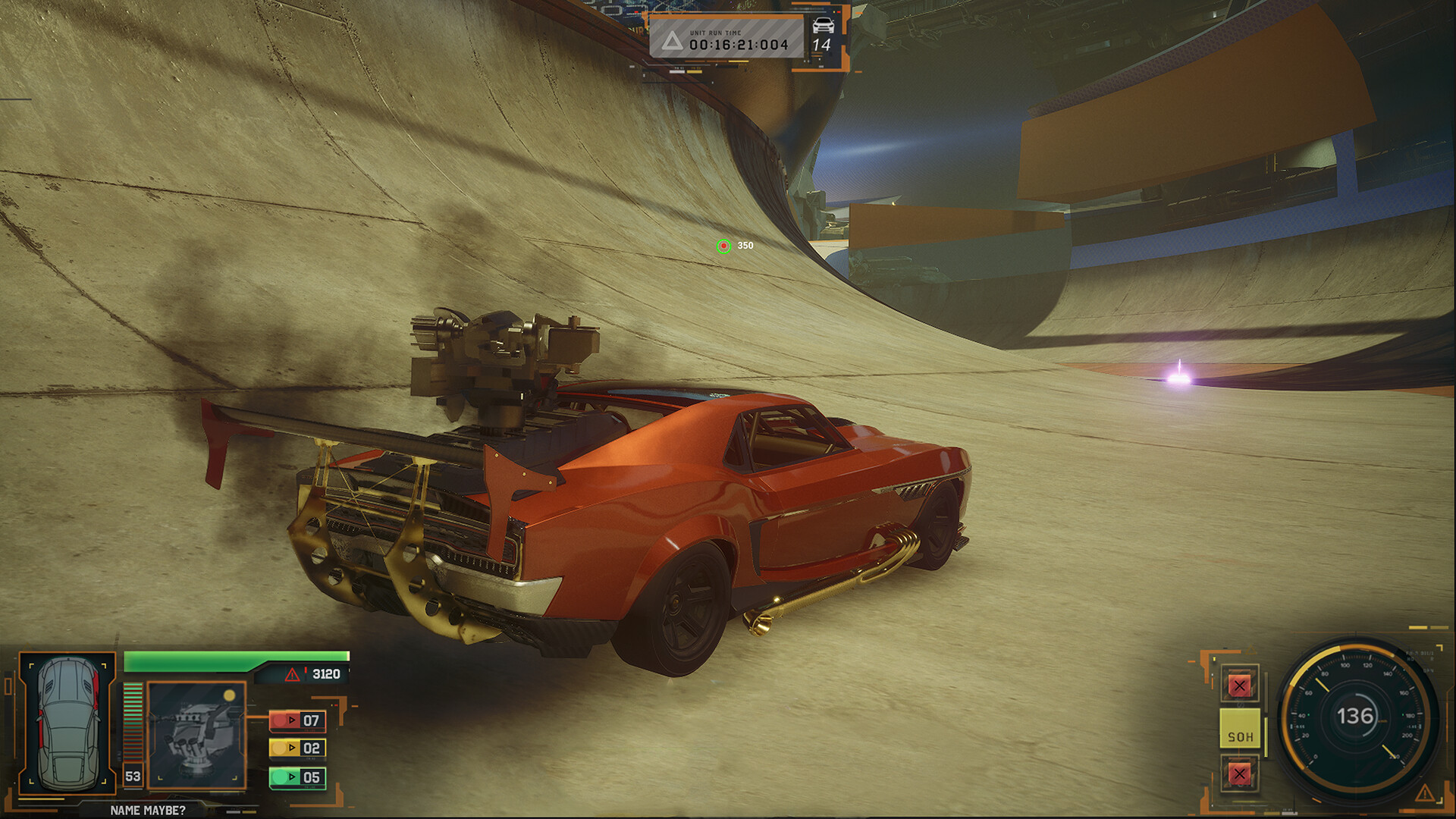Click the orange warning triangle near the speedometer
Image resolution: width=1456 pixels, height=819 pixels.
point(1425,792)
